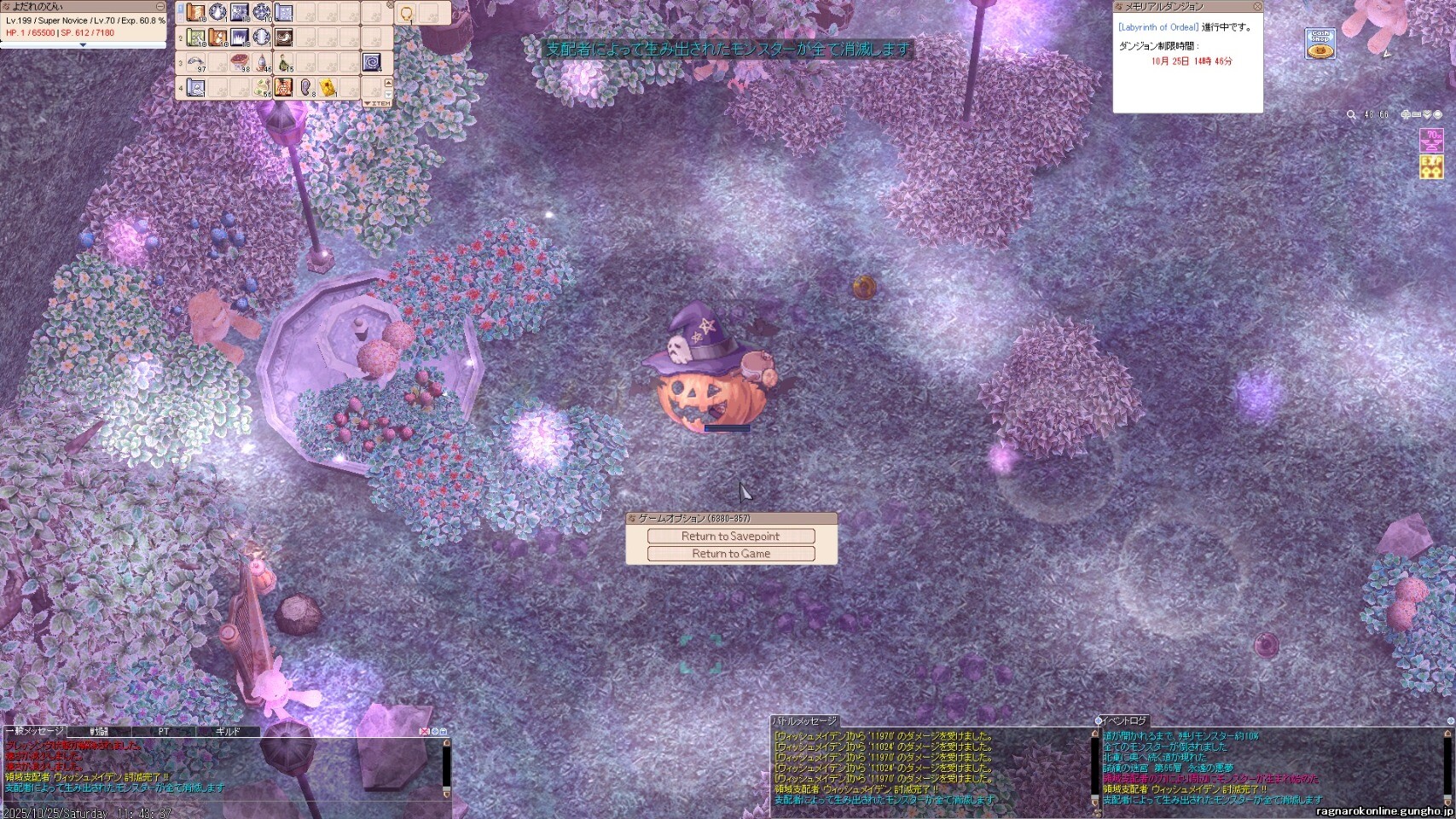Select the gold ring item slot
Screen dimensions: 1456x819
(x=406, y=14)
